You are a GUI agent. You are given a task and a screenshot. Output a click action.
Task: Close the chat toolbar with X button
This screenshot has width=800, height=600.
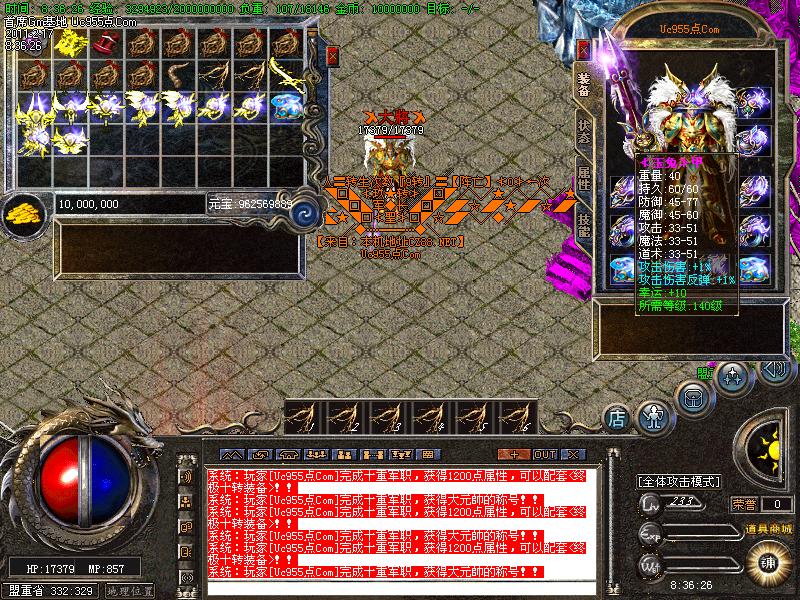tap(571, 454)
